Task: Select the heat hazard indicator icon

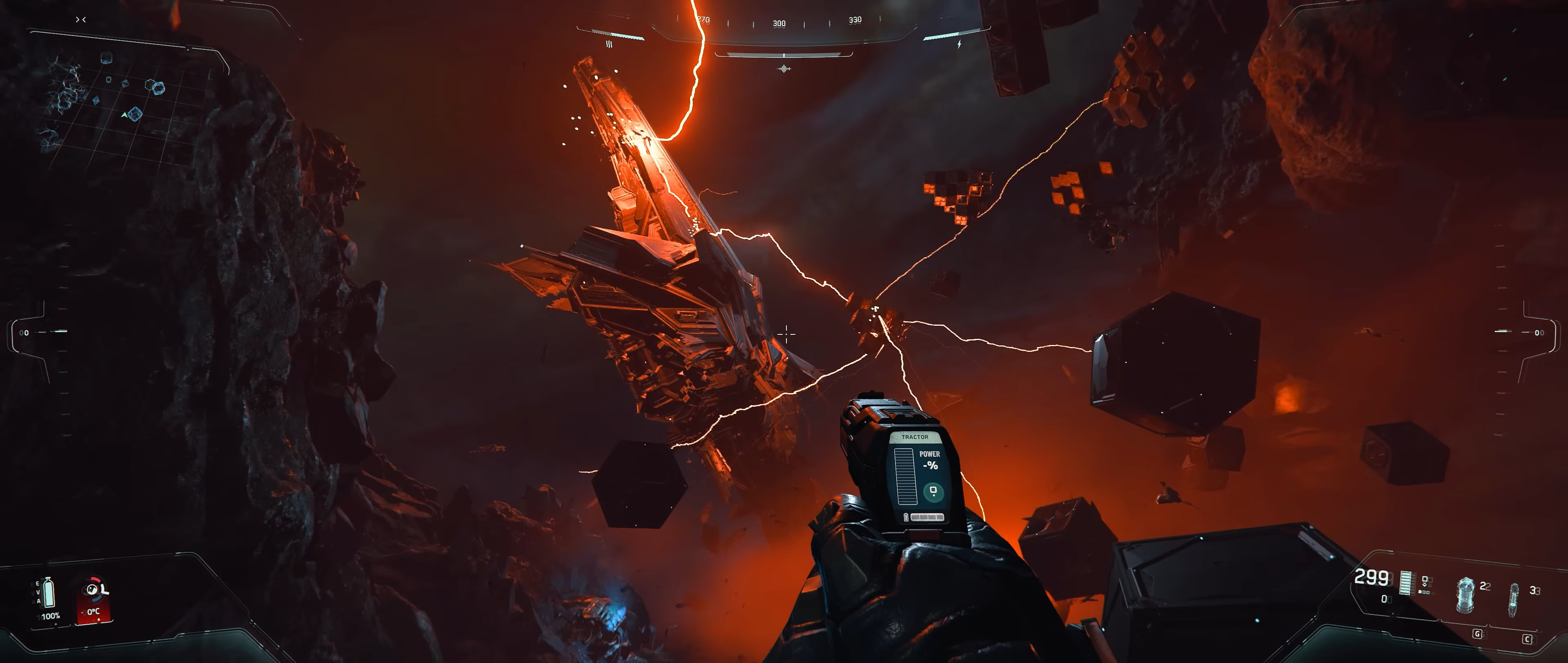Action: point(610,44)
